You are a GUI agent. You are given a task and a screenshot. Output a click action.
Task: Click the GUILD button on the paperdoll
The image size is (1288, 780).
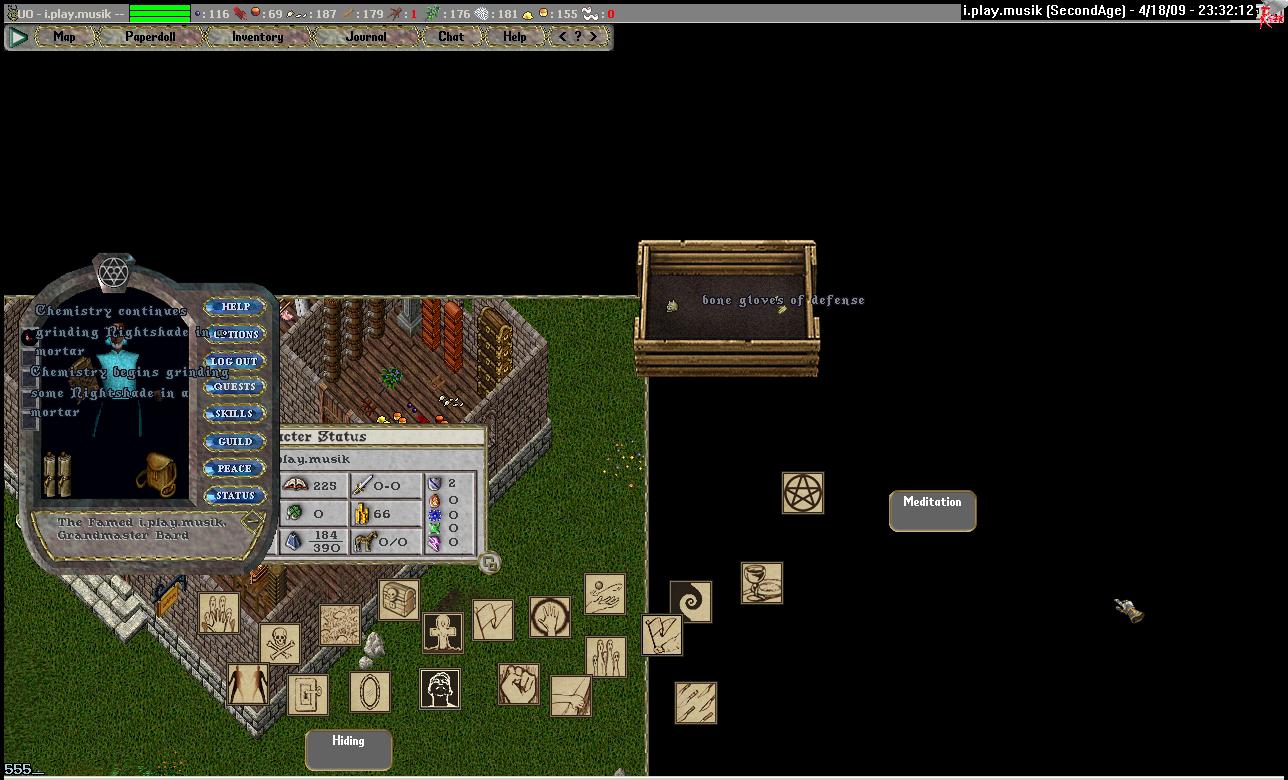[x=235, y=441]
